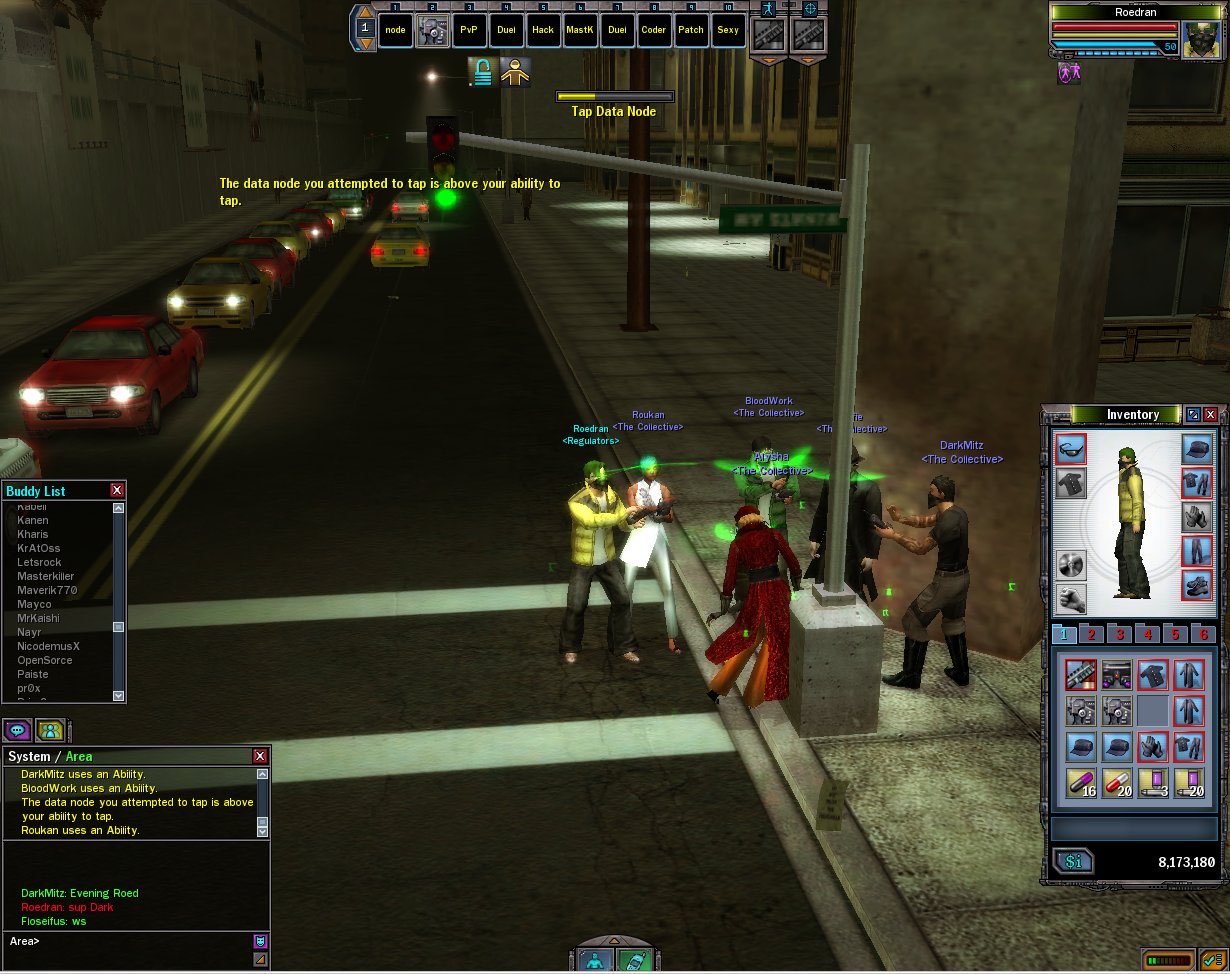Switch to inventory tab 3
This screenshot has height=974, width=1230.
click(x=1120, y=634)
